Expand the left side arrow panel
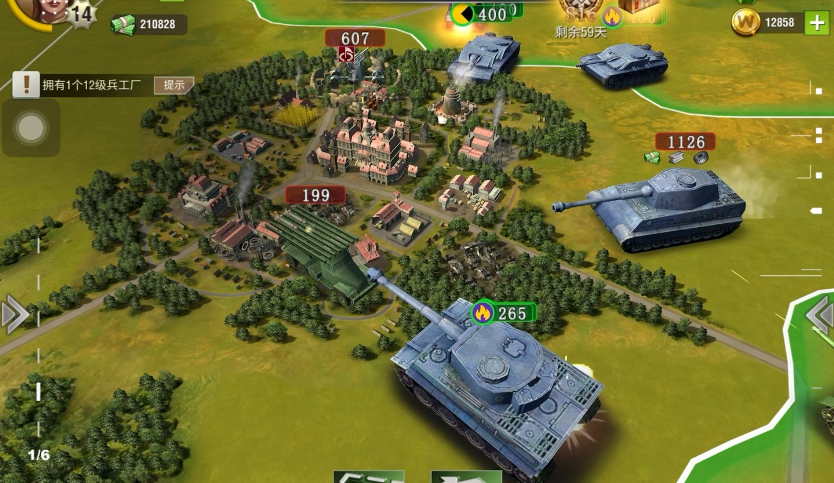The height and width of the screenshot is (483, 834). coord(14,315)
